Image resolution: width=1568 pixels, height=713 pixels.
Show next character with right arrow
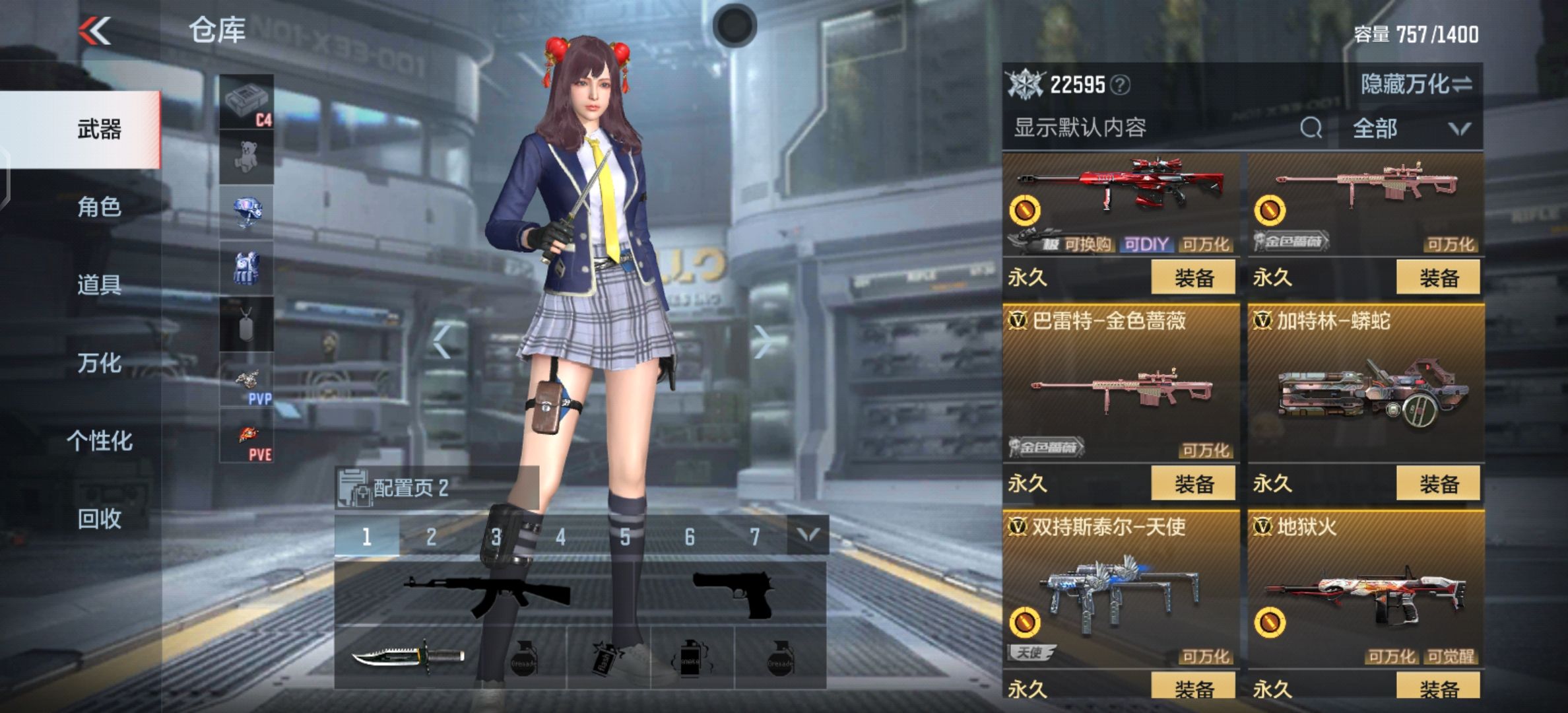pos(762,341)
